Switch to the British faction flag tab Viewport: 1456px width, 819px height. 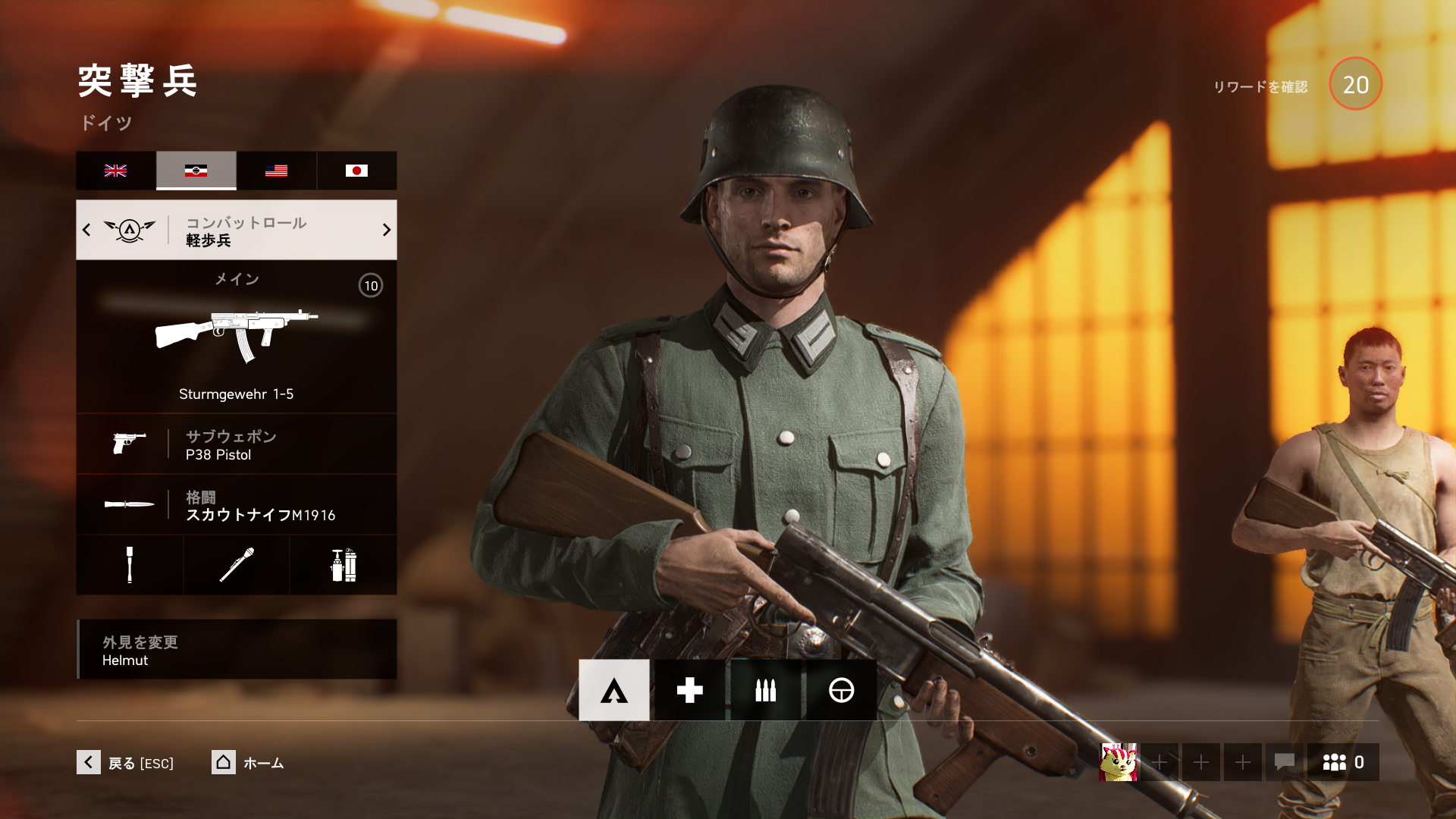116,171
